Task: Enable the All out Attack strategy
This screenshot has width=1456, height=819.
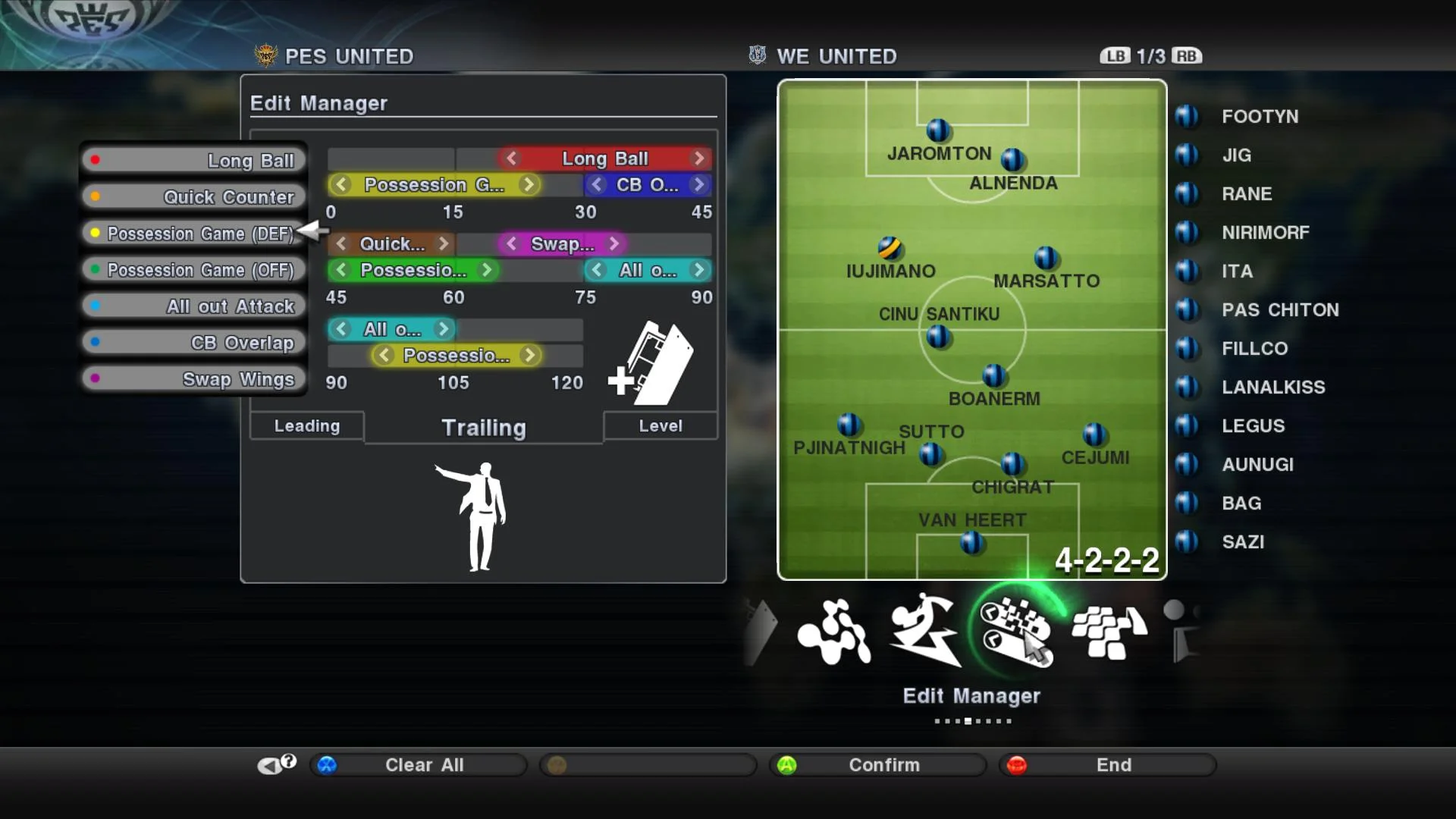Action: click(193, 306)
